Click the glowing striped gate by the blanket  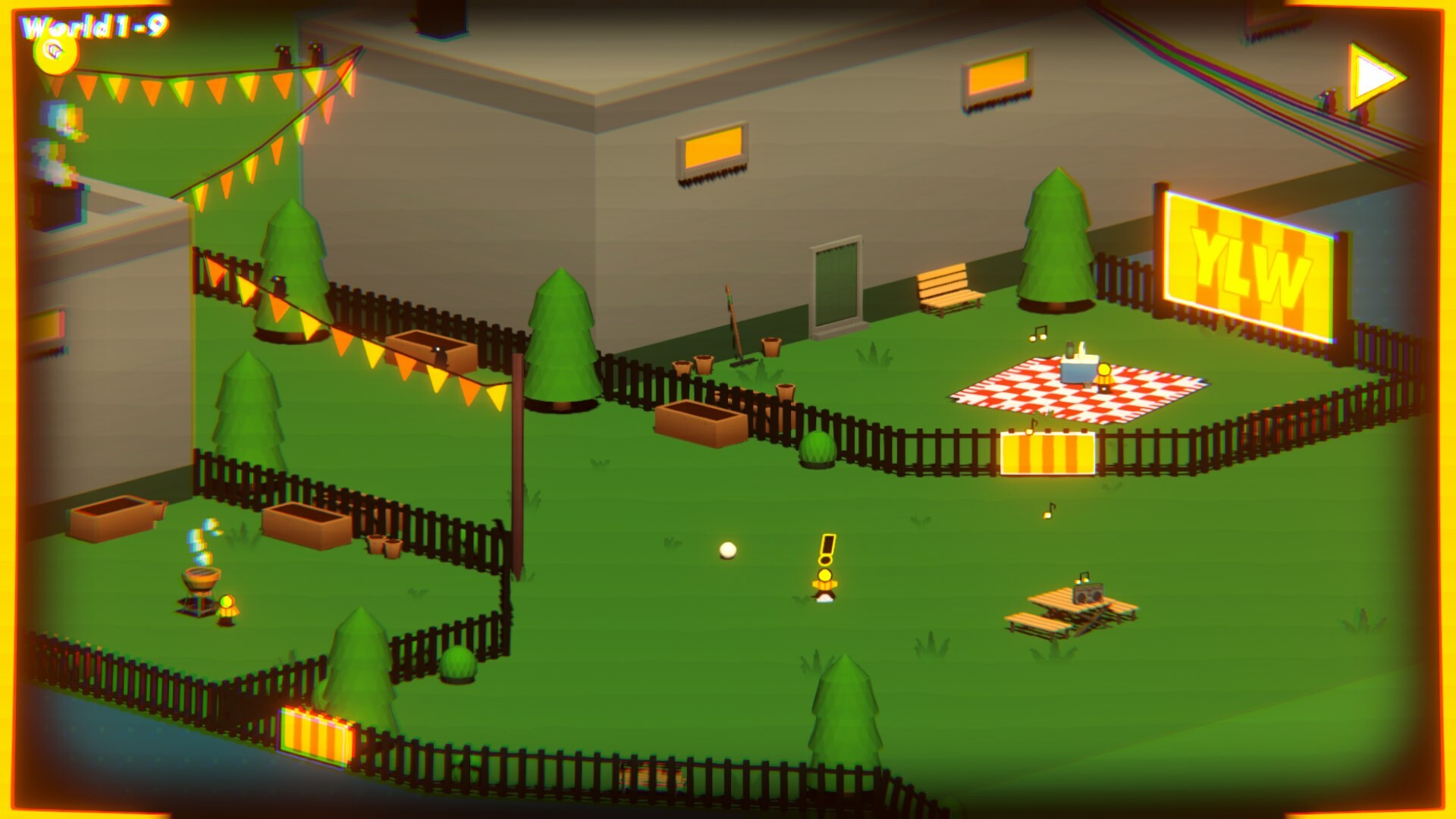pos(1046,452)
